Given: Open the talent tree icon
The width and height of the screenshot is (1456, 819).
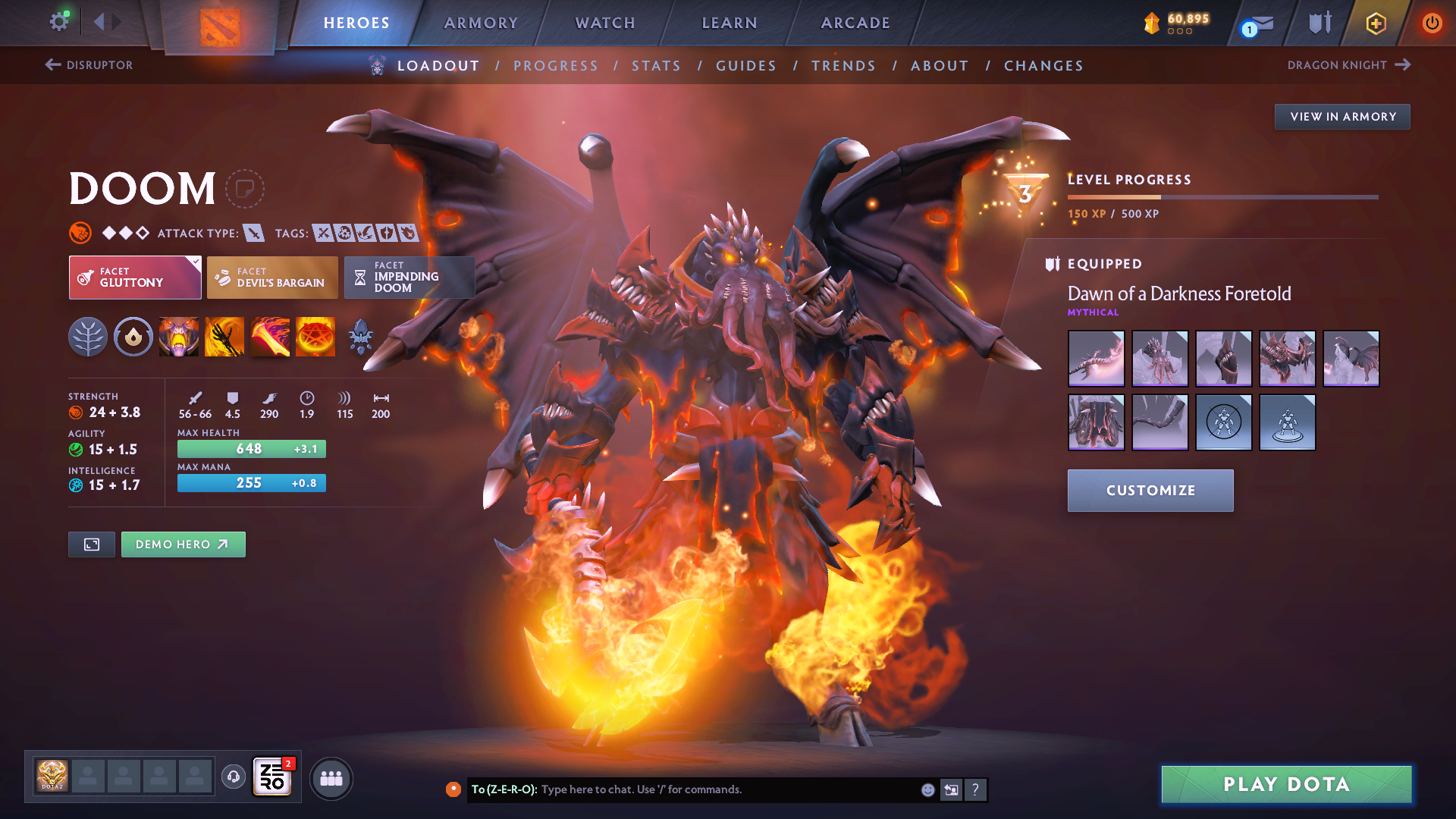Looking at the screenshot, I should point(88,337).
